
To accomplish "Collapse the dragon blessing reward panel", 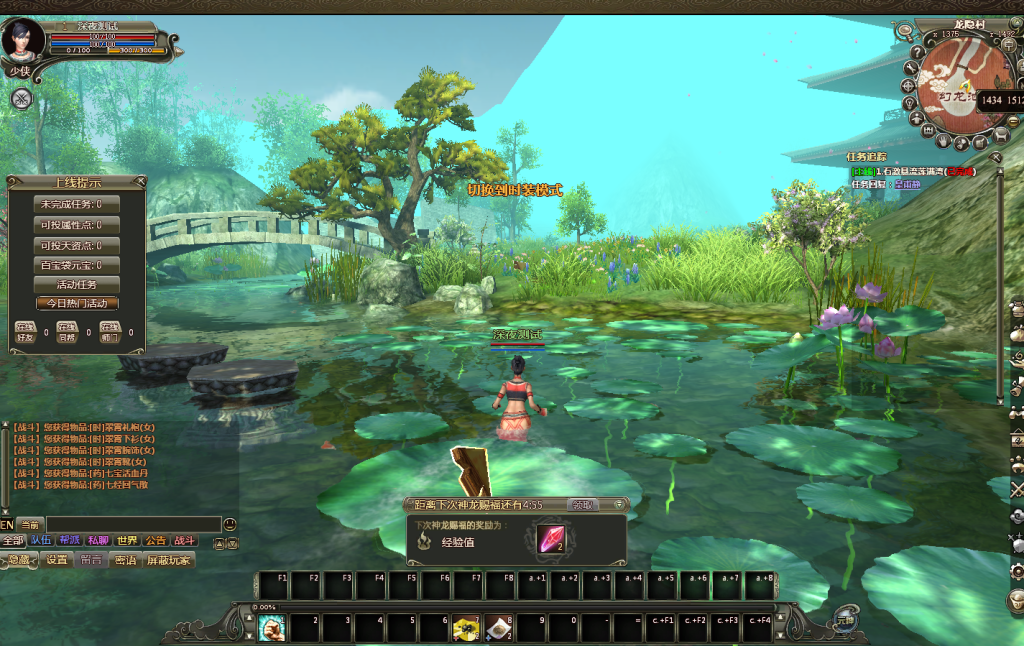I will point(620,505).
